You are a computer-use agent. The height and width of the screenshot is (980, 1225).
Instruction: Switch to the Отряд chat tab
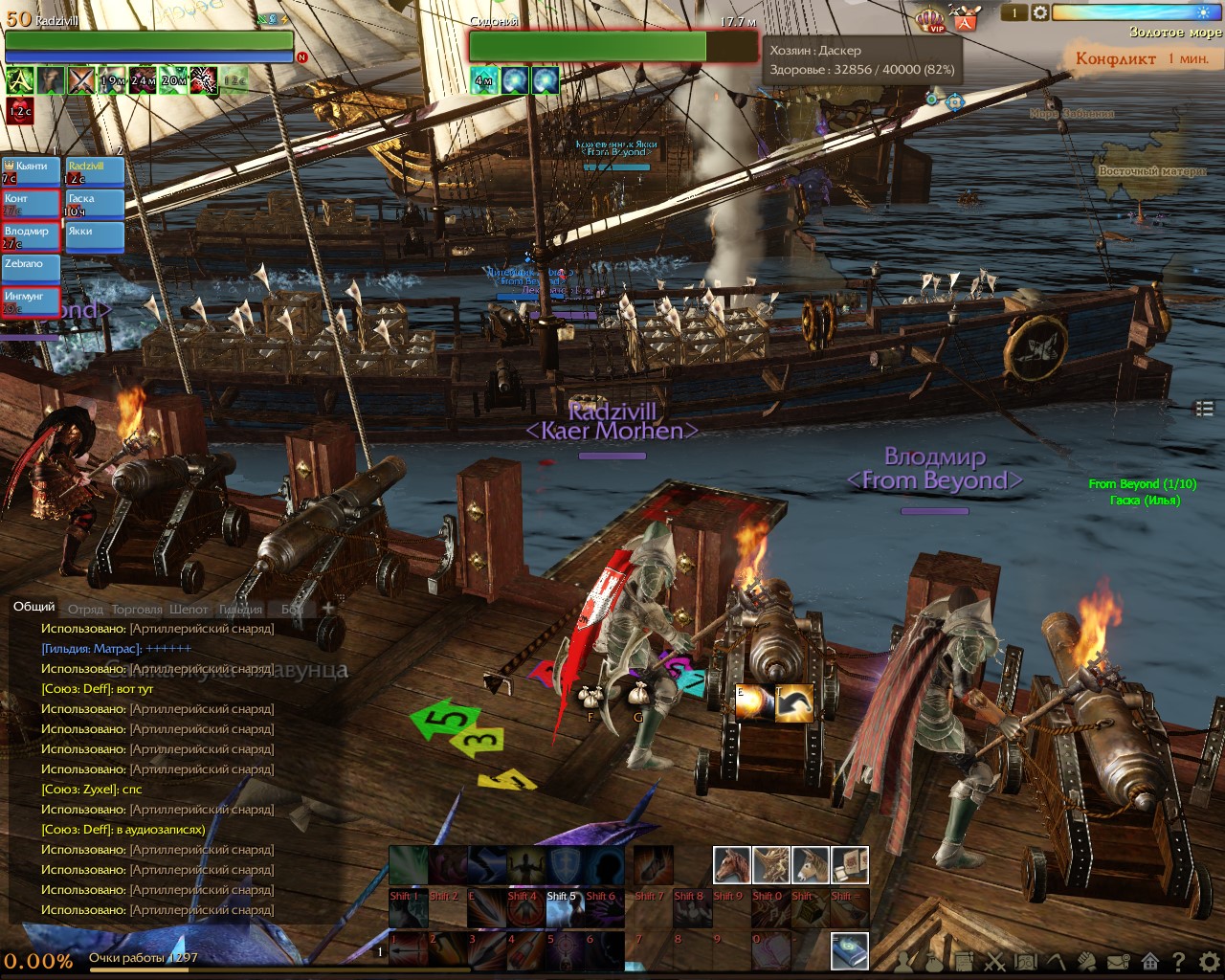85,609
